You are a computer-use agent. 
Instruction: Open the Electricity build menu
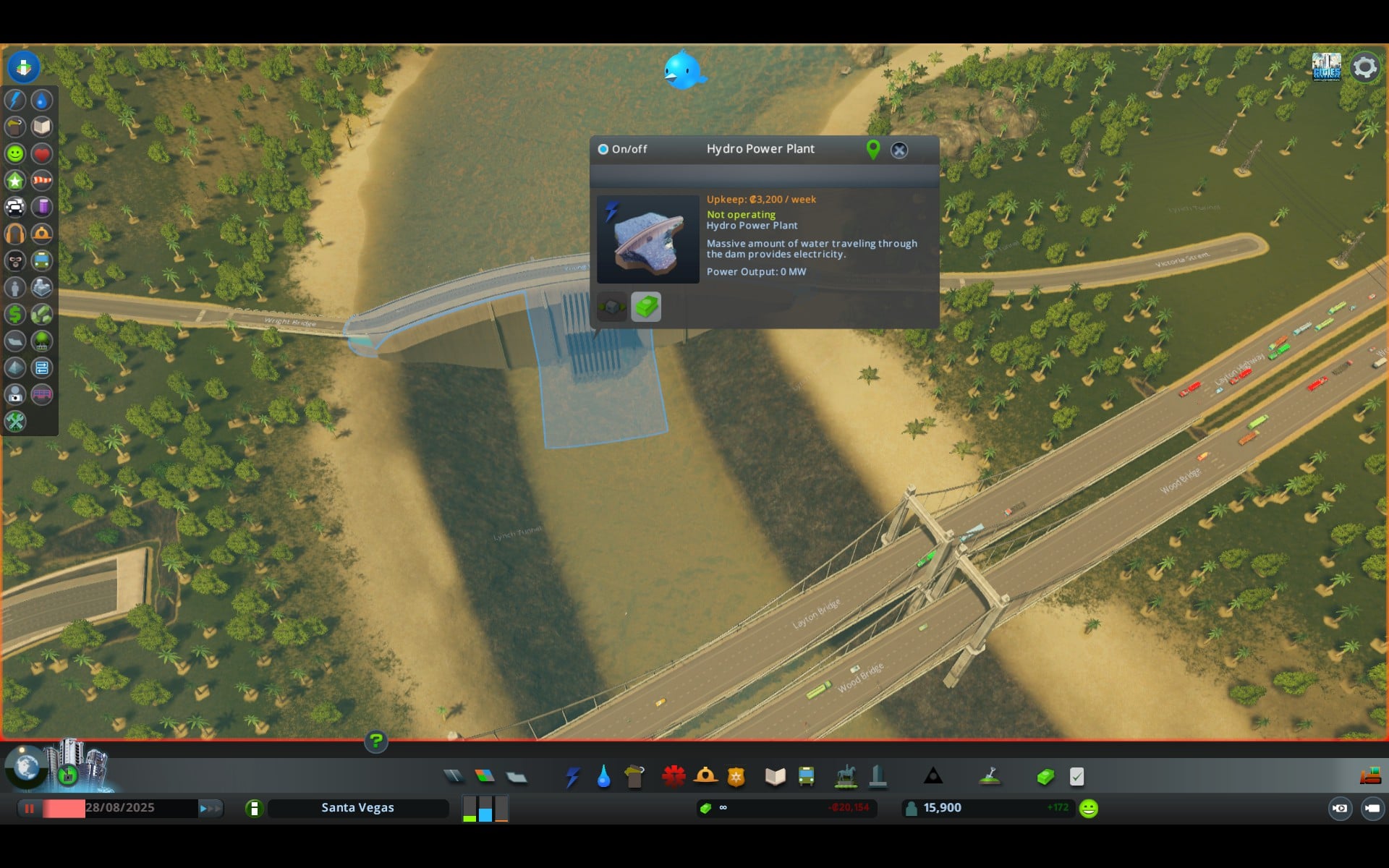(x=573, y=777)
